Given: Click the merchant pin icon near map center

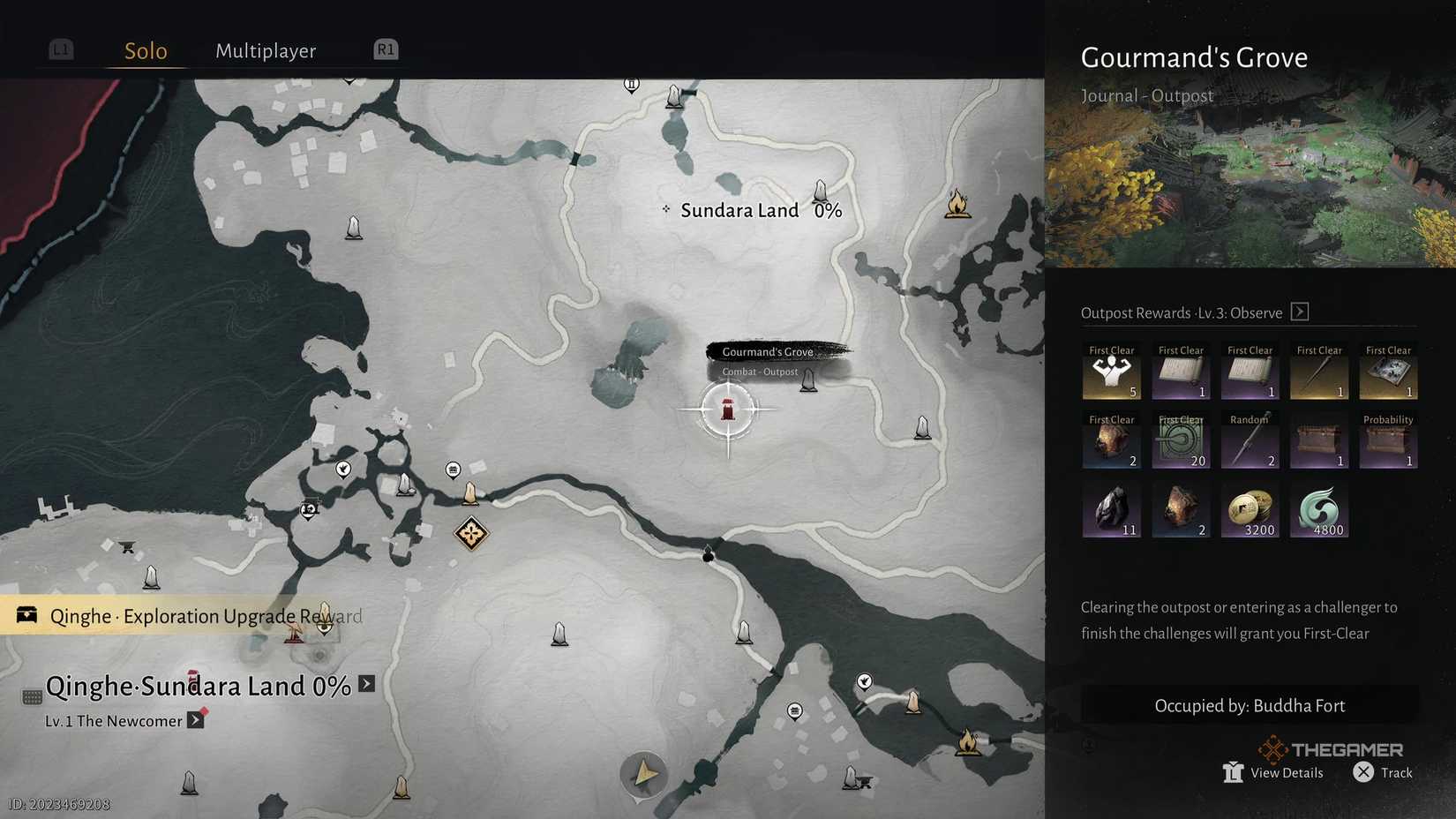Looking at the screenshot, I should [x=453, y=468].
